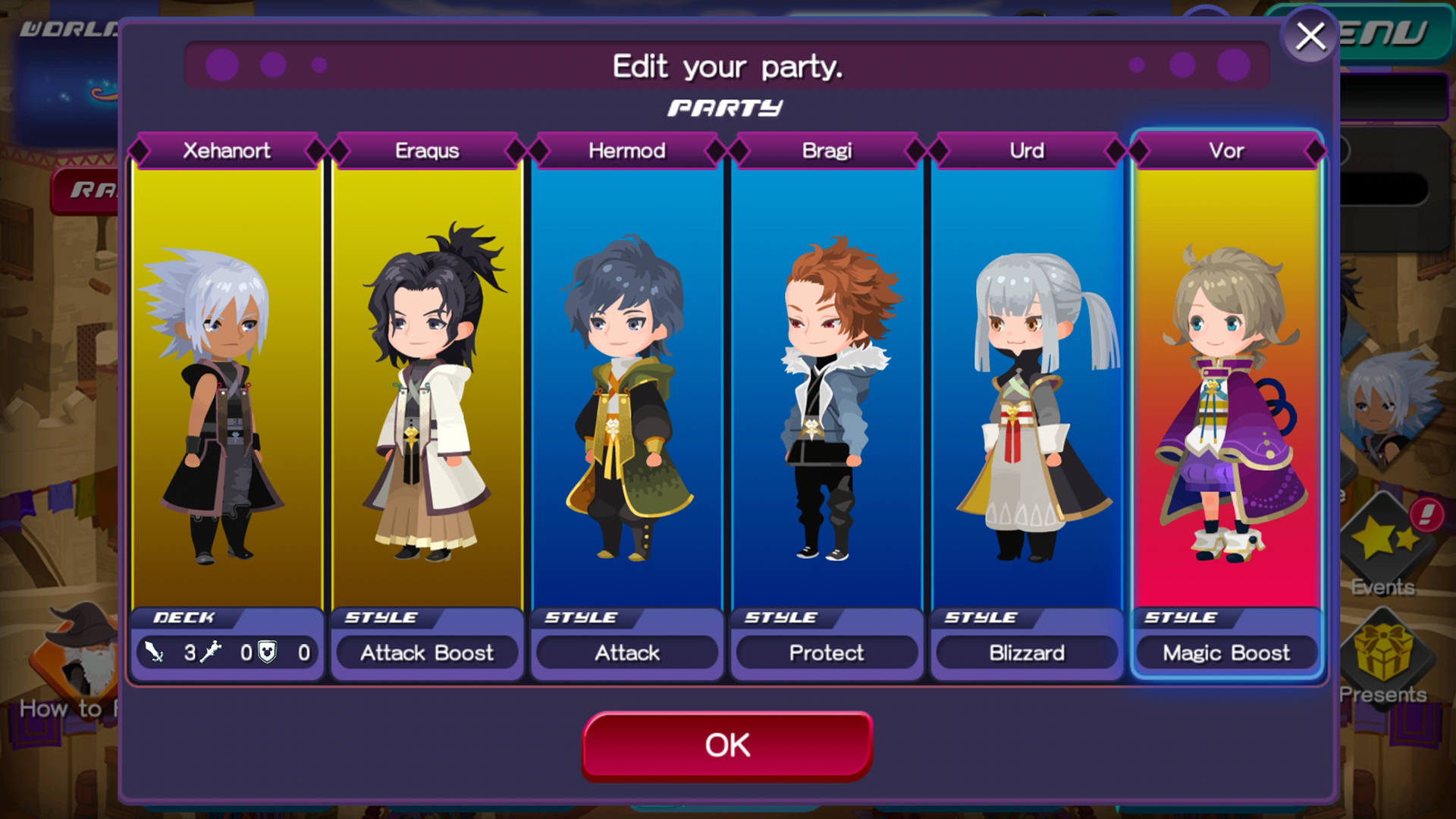Click the Vor name tab
This screenshot has height=819, width=1456.
click(x=1226, y=150)
